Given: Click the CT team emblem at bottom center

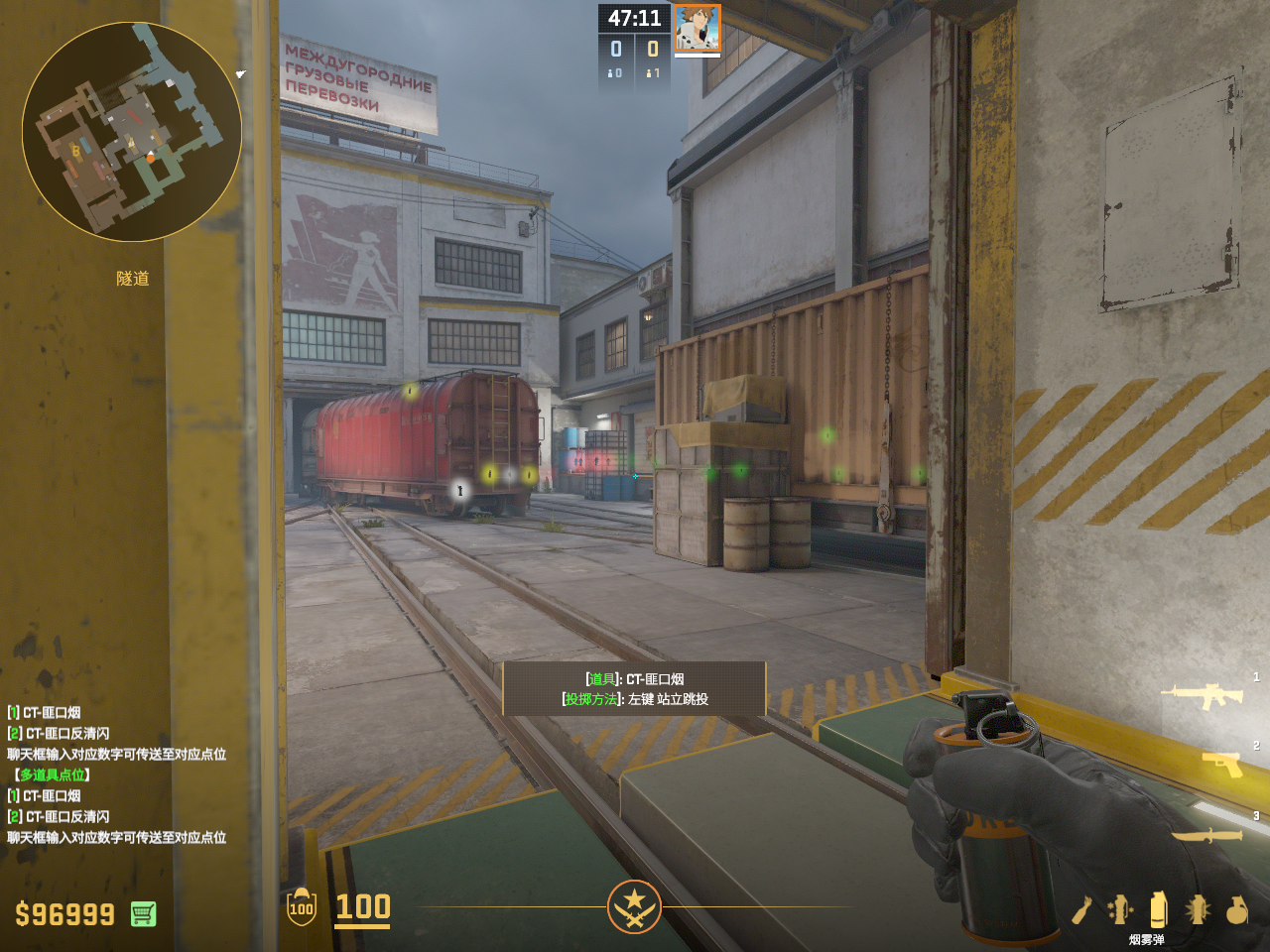Looking at the screenshot, I should pyautogui.click(x=634, y=906).
